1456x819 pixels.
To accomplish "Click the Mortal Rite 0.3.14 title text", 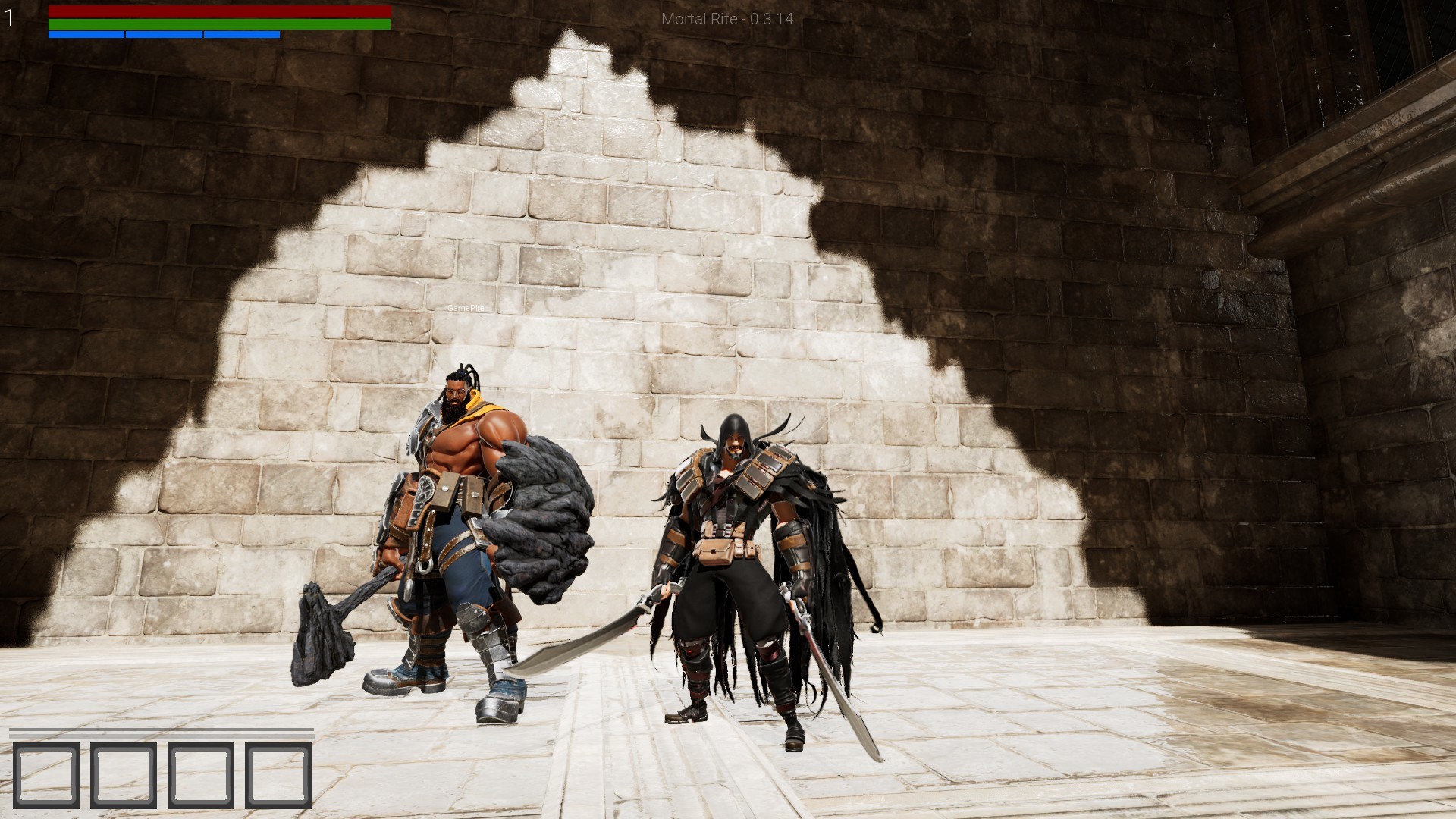I will pos(726,20).
